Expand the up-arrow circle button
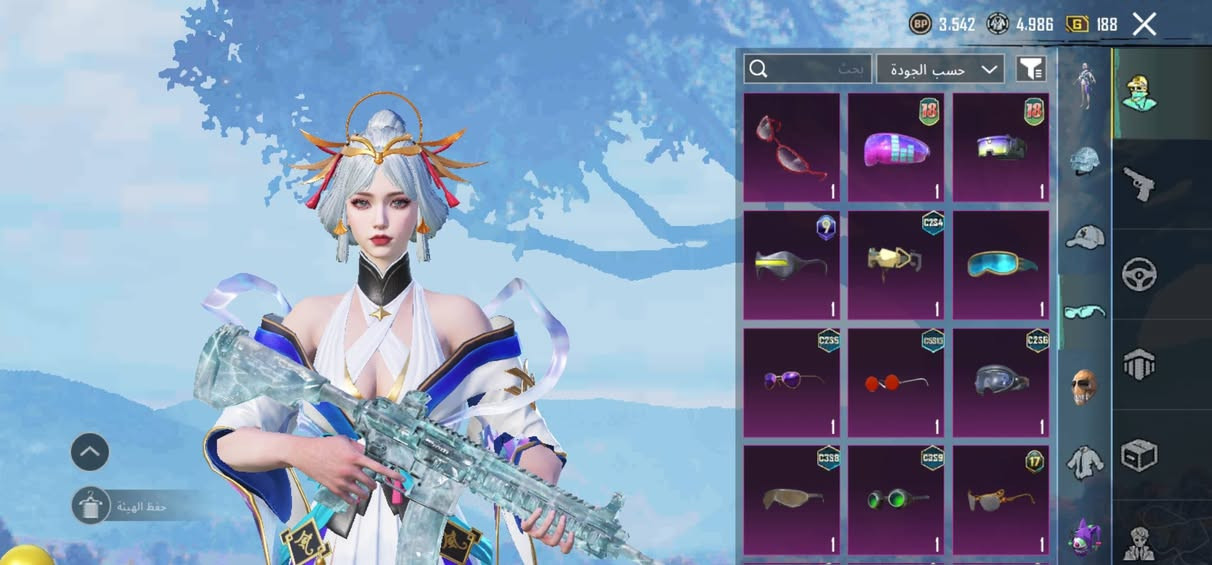Screen dimensions: 1212x565 (x=89, y=452)
